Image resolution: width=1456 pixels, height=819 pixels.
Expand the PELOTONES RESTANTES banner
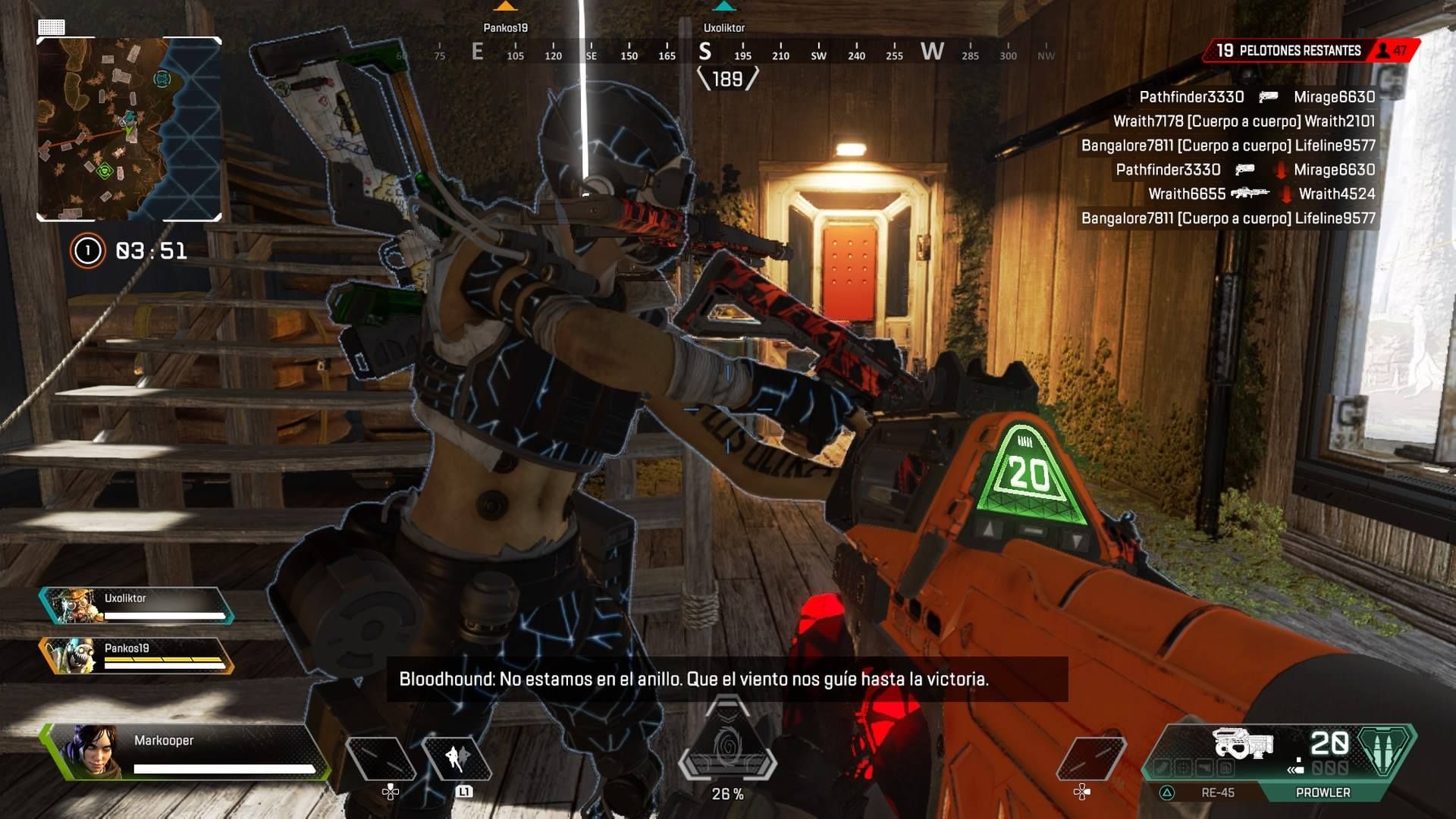pyautogui.click(x=1289, y=50)
